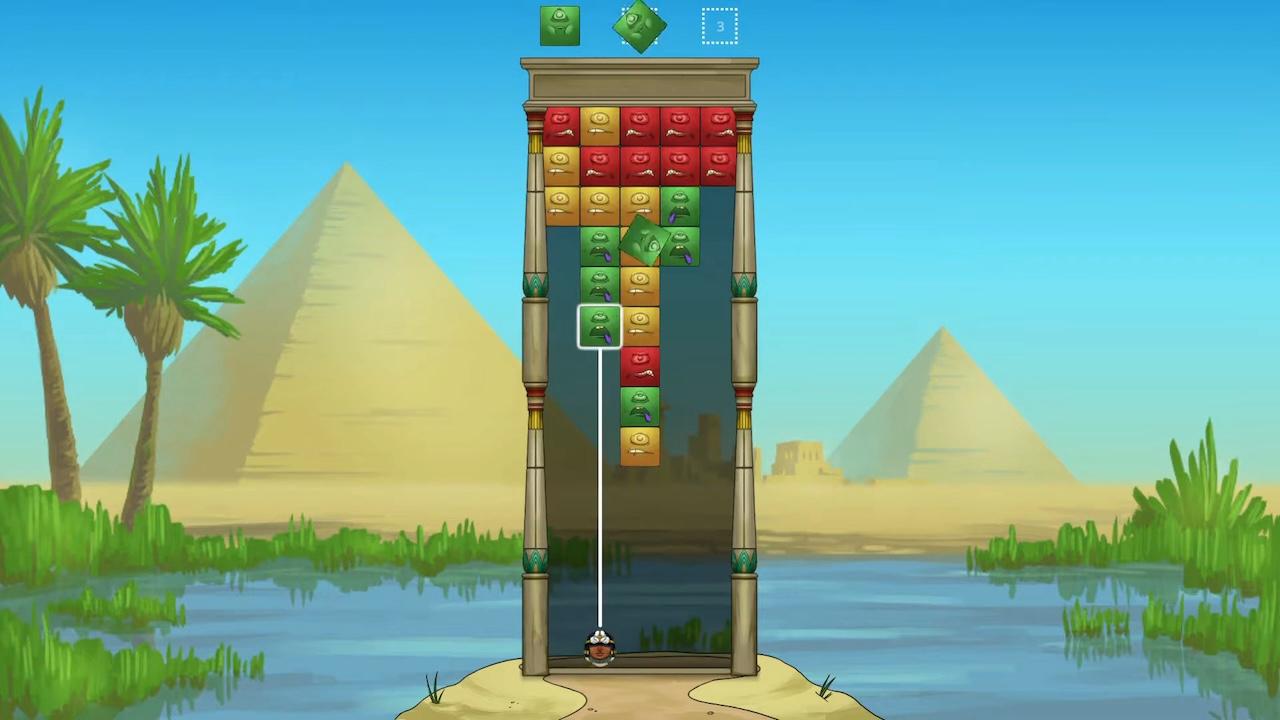This screenshot has width=1280, height=720.
Task: Click the dashed placeholder showing the number 3
Action: (x=720, y=26)
